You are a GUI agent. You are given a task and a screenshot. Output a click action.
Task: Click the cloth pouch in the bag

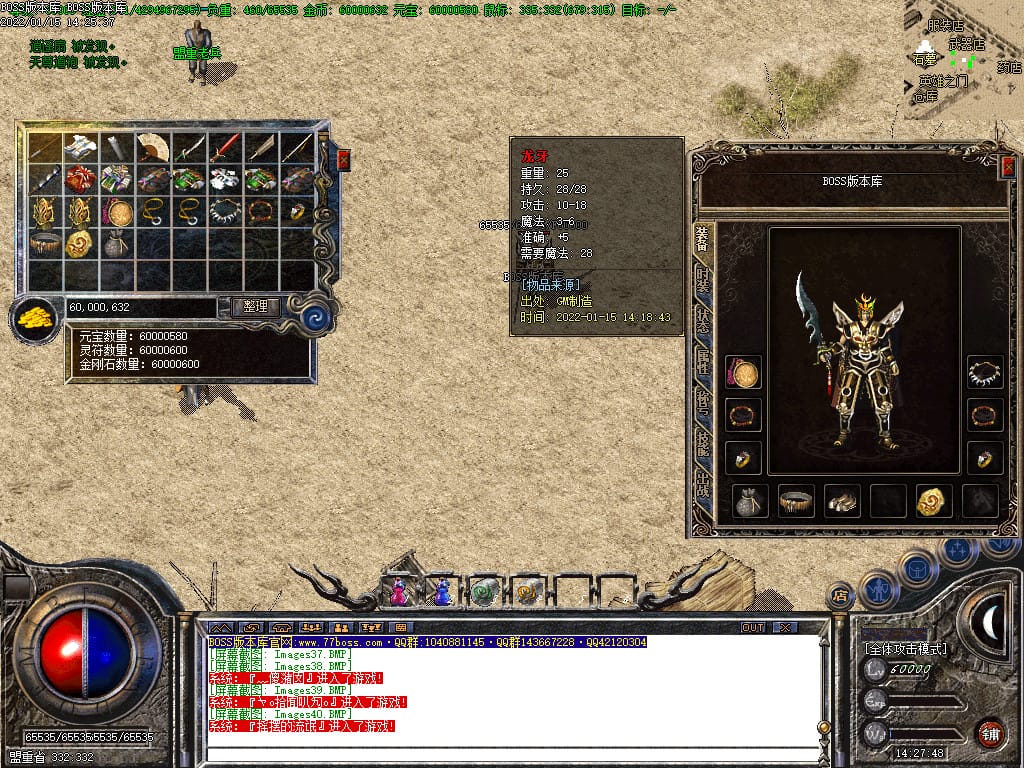pos(117,243)
